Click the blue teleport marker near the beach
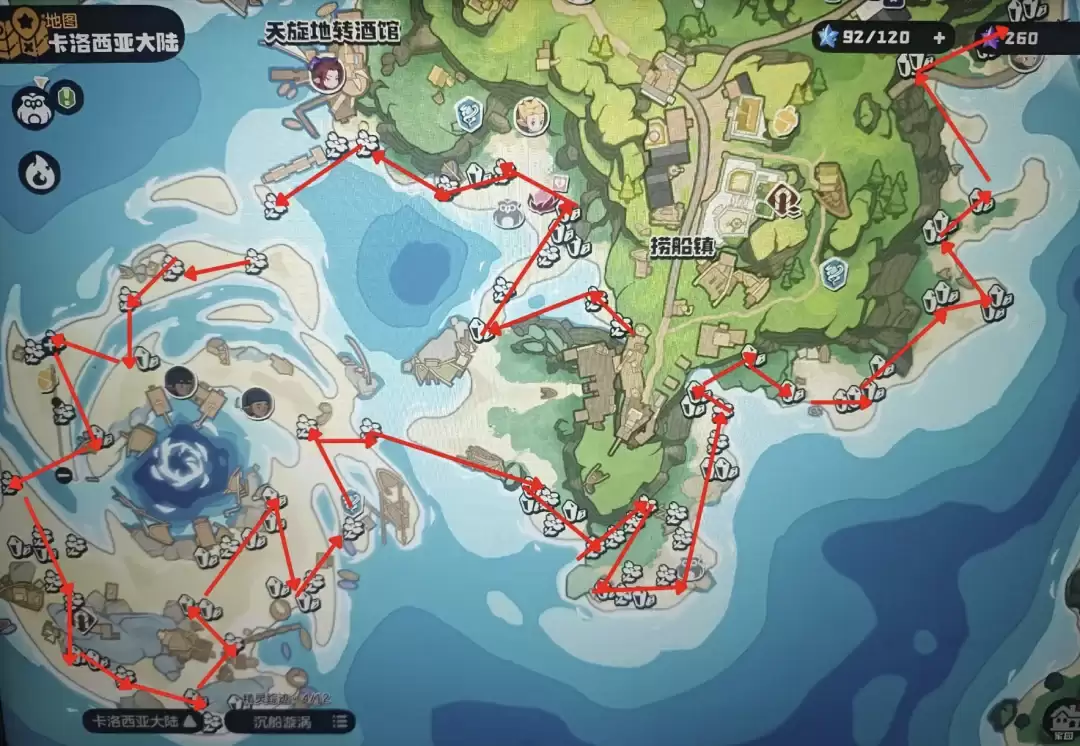The width and height of the screenshot is (1080, 746). [467, 115]
